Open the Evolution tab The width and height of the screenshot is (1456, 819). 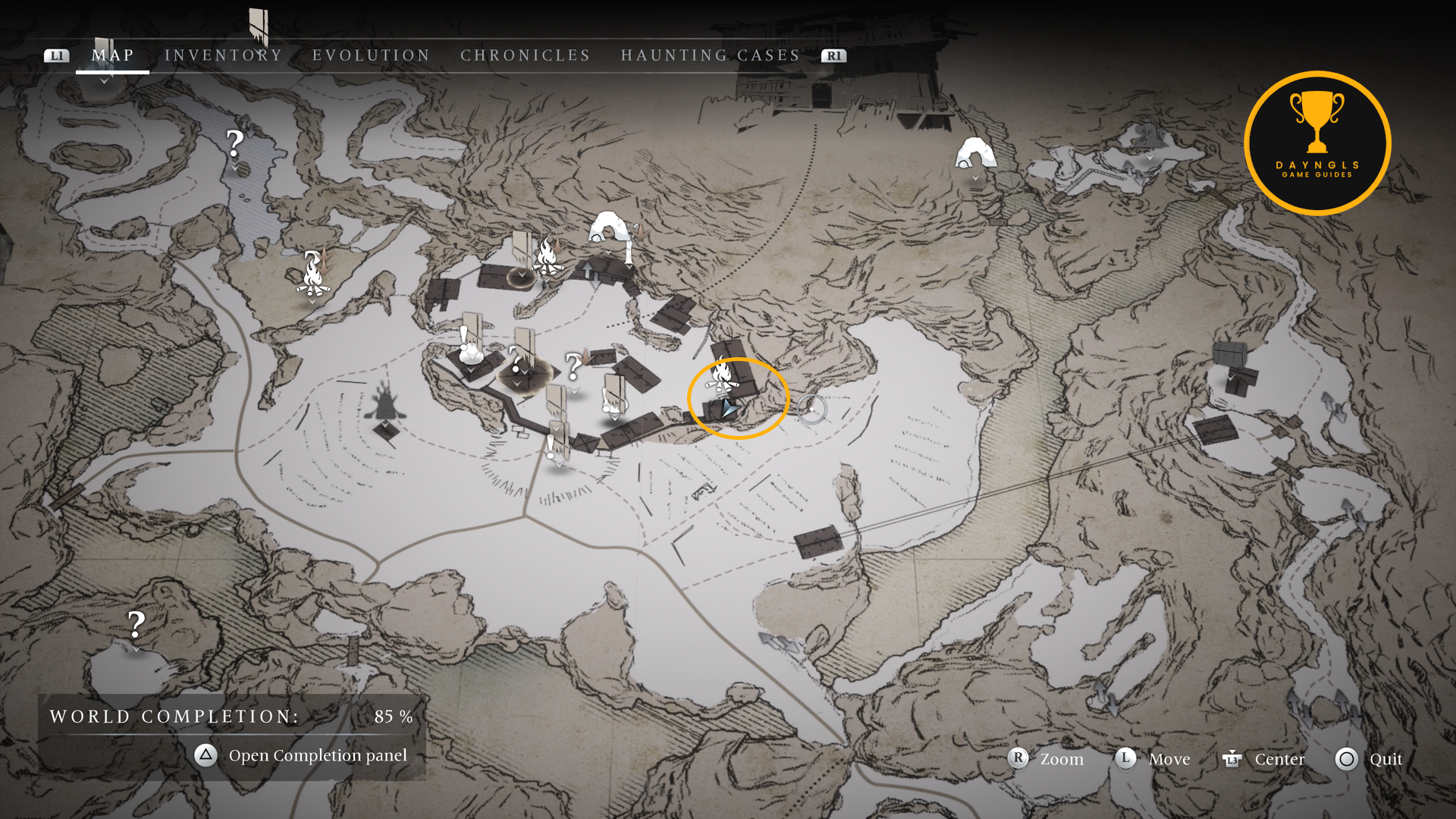[x=371, y=55]
